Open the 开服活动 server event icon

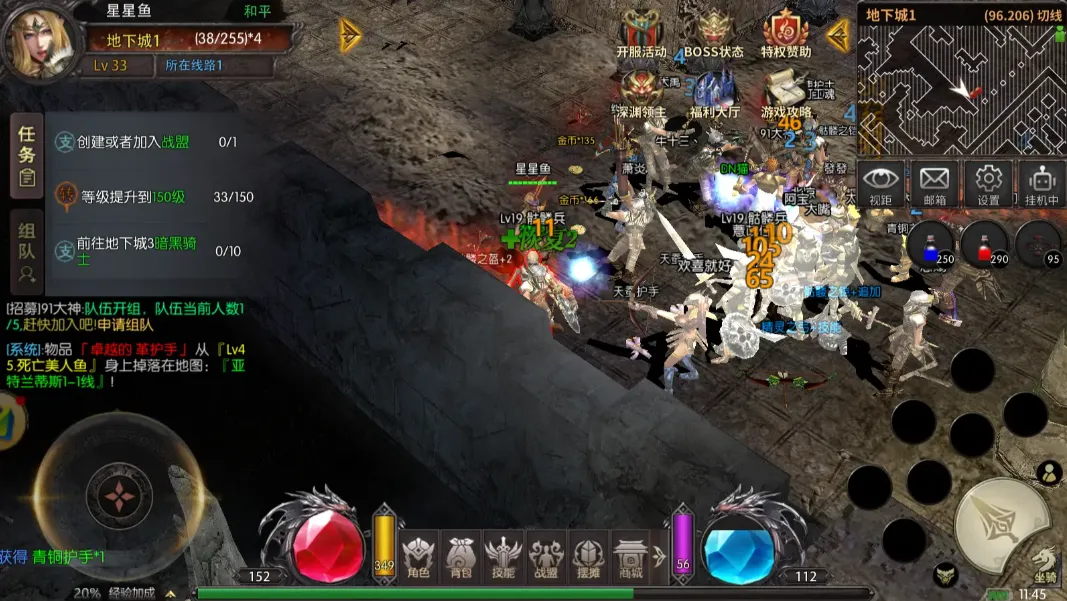click(x=641, y=33)
